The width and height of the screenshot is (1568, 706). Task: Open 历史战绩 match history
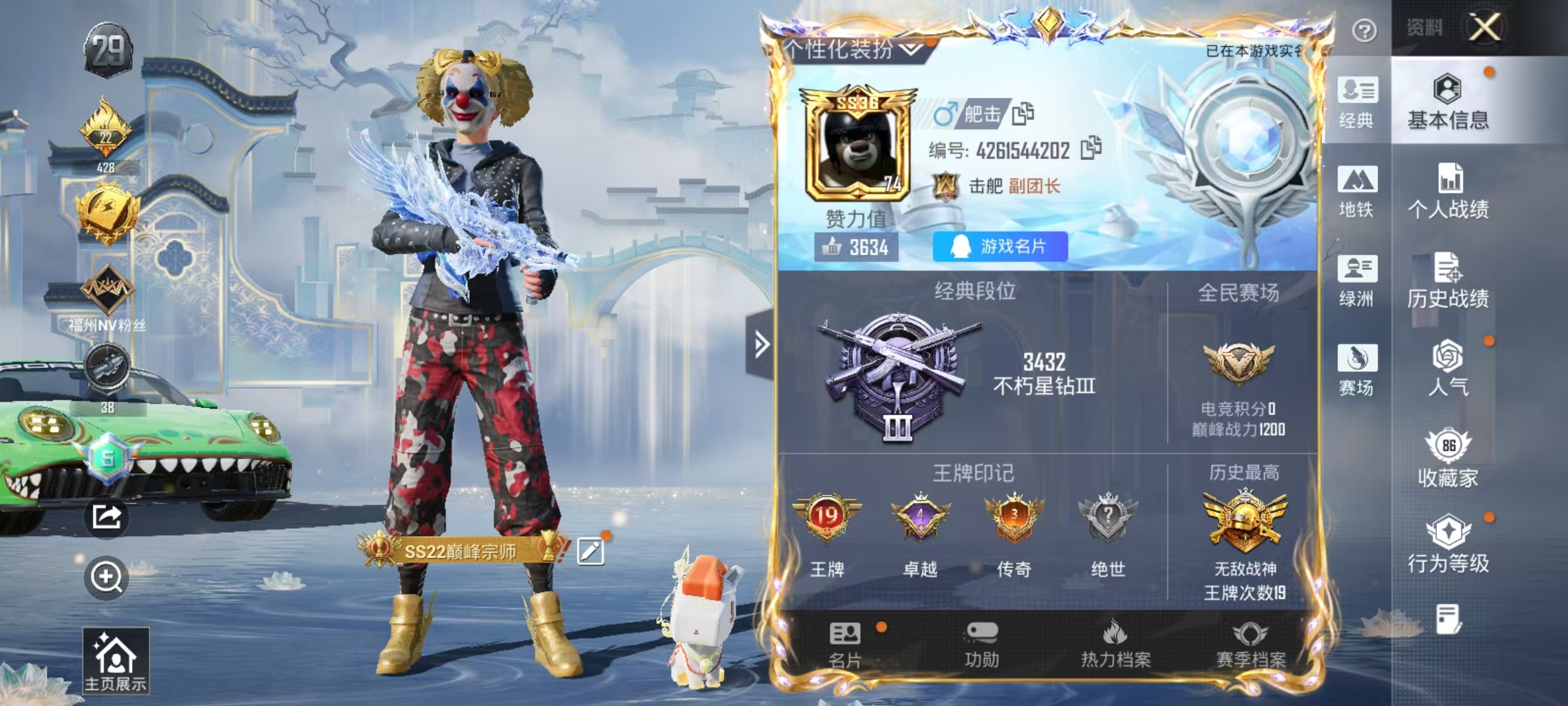click(1448, 280)
